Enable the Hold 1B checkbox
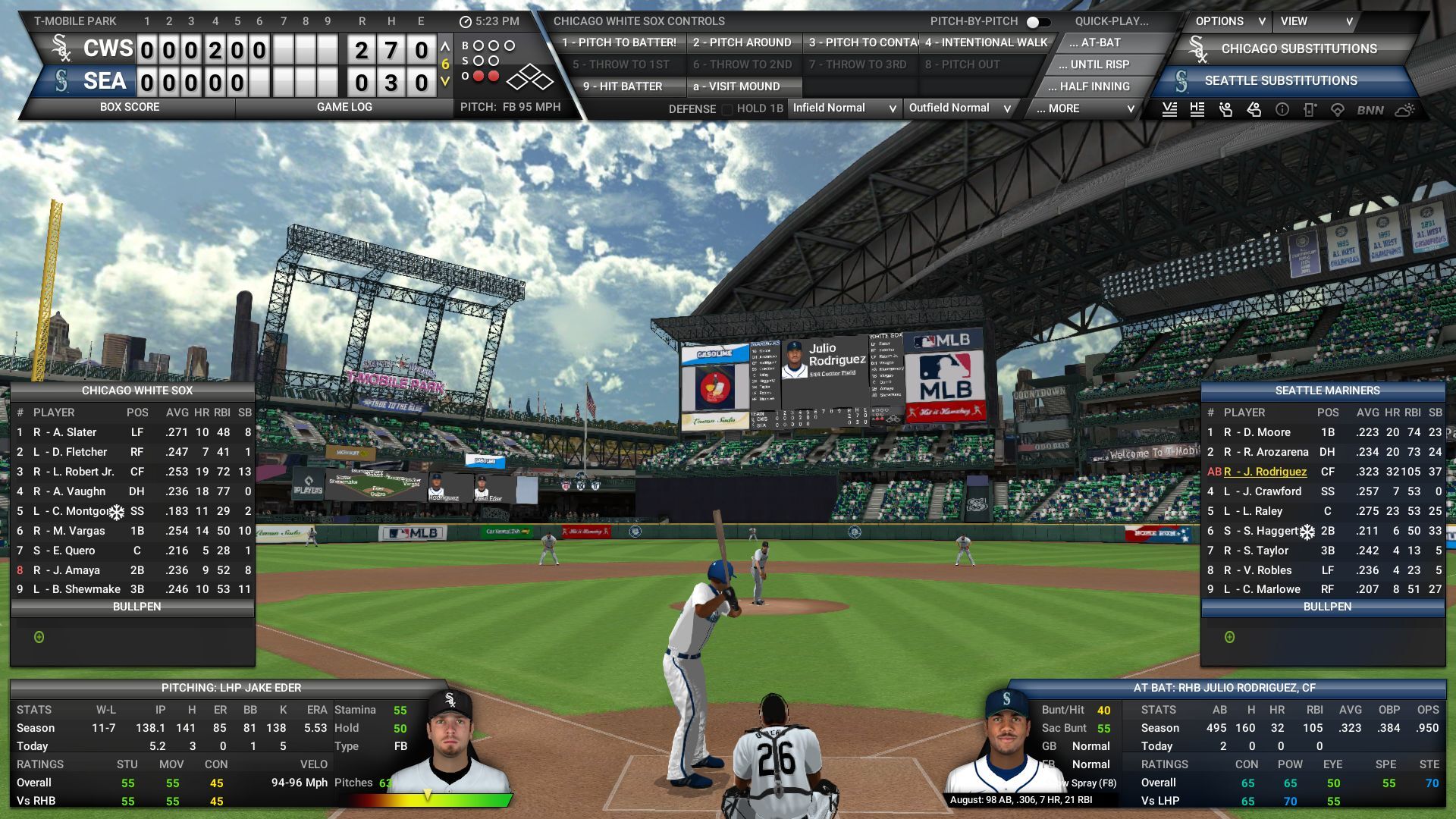Viewport: 1456px width, 819px height. click(727, 108)
